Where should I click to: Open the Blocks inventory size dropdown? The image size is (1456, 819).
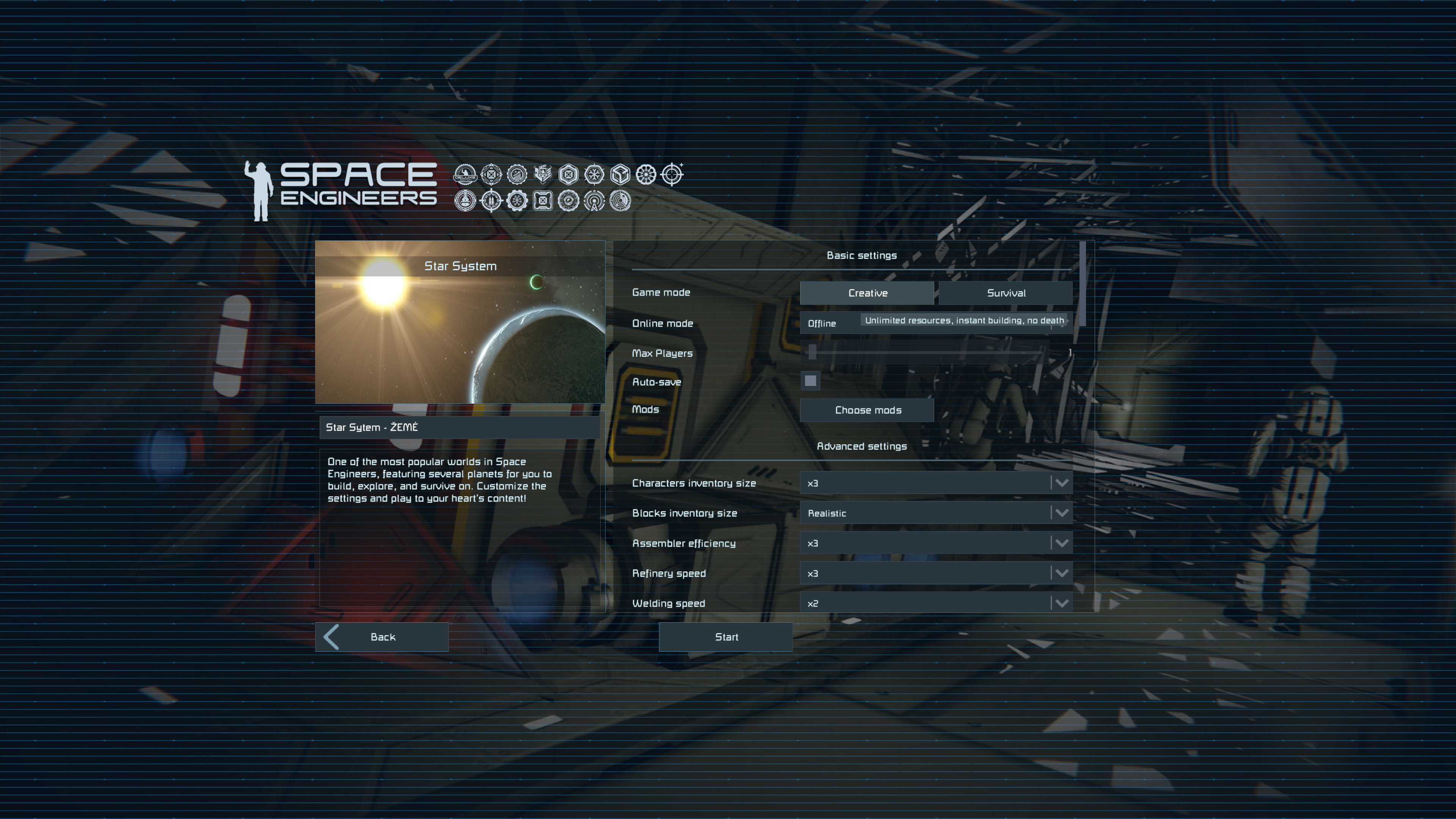(x=935, y=513)
